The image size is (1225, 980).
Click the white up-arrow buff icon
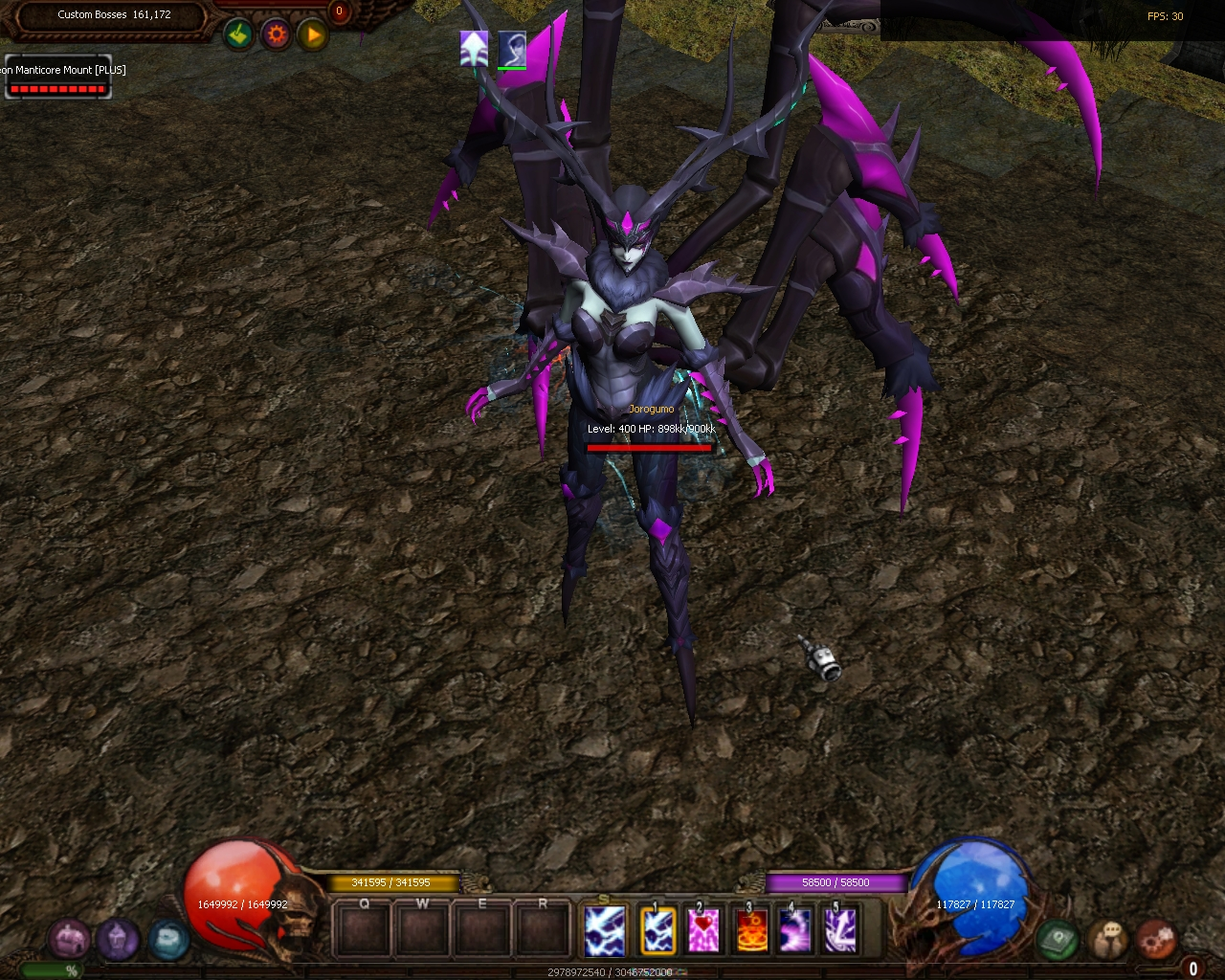[474, 48]
